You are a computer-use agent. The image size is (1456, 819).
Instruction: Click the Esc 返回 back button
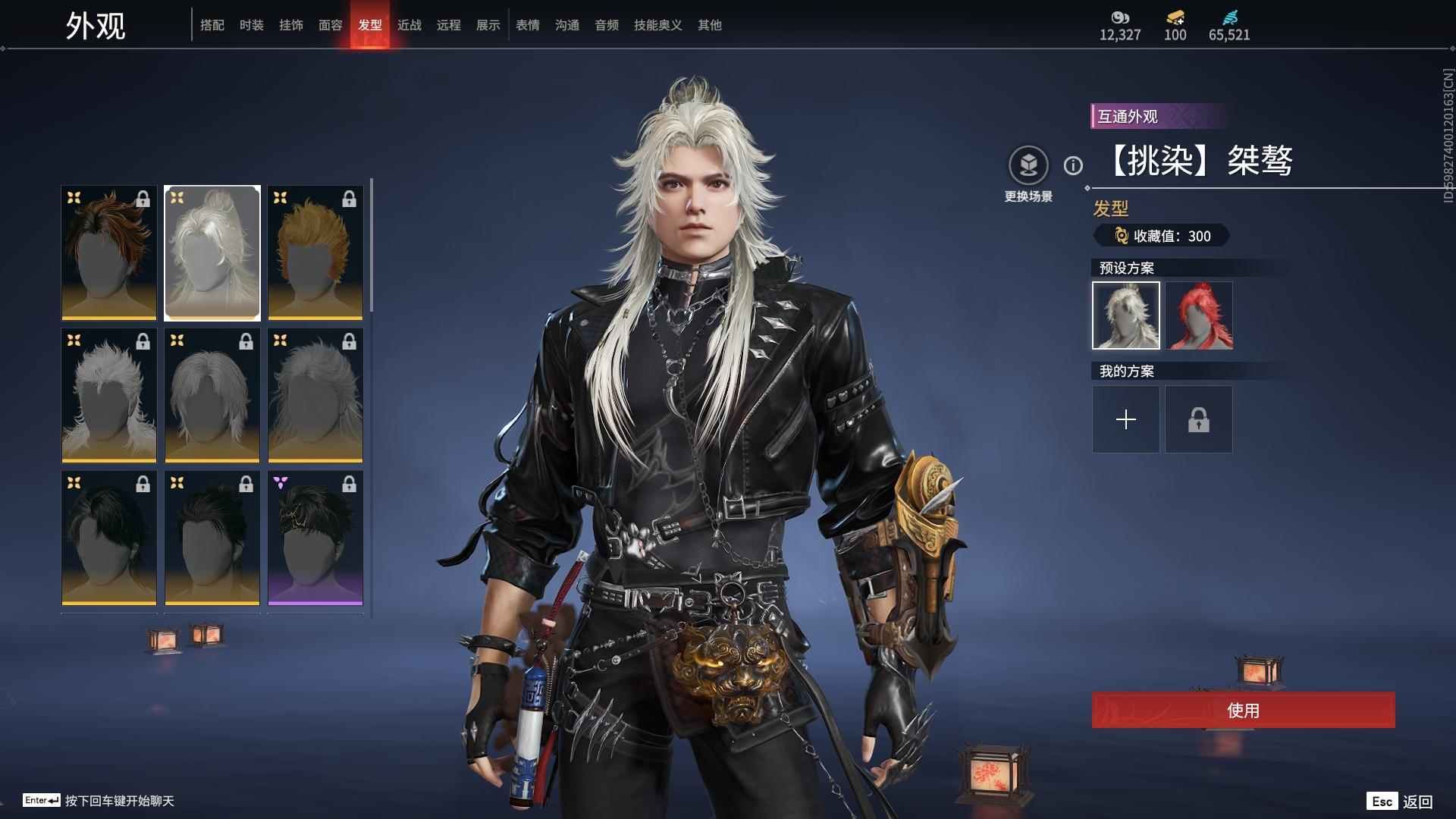coord(1400,801)
